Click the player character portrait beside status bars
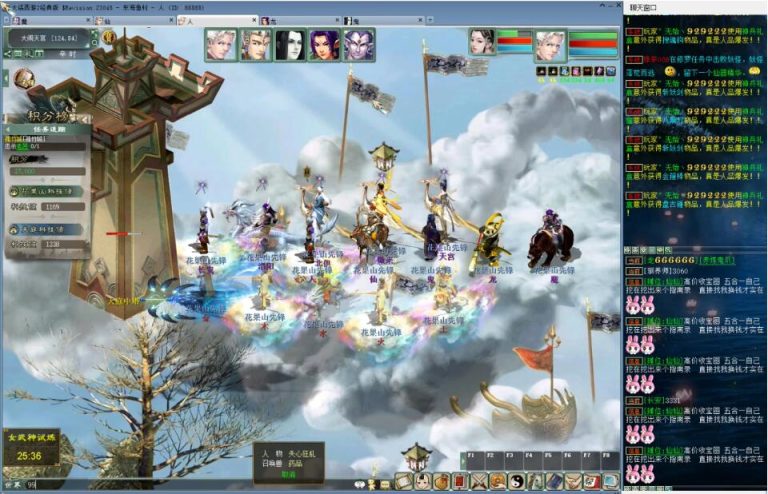The width and height of the screenshot is (768, 494). coord(549,46)
